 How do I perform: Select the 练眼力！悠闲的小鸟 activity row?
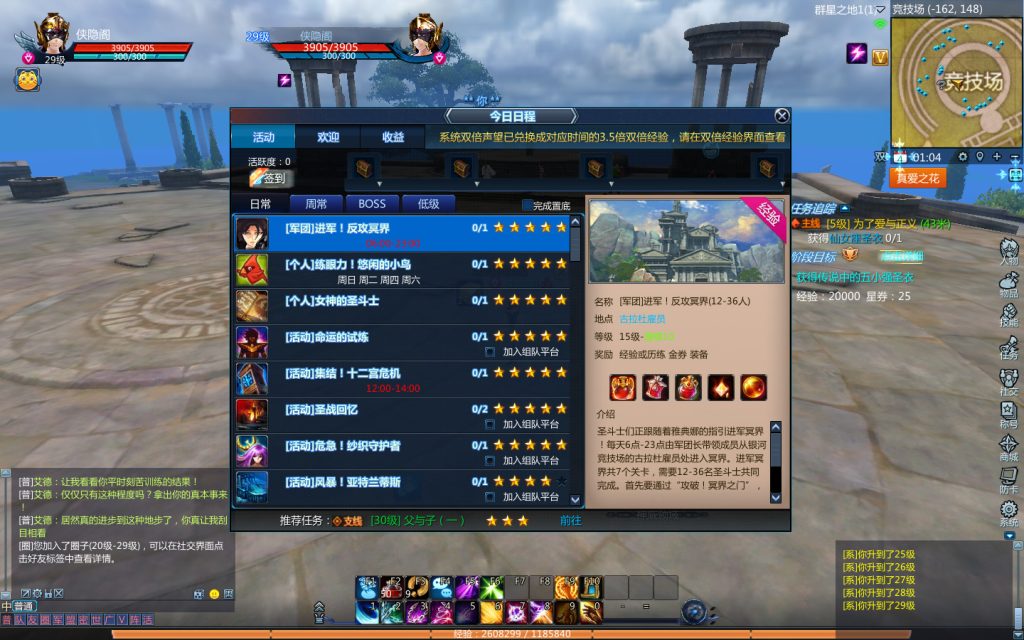tap(401, 269)
